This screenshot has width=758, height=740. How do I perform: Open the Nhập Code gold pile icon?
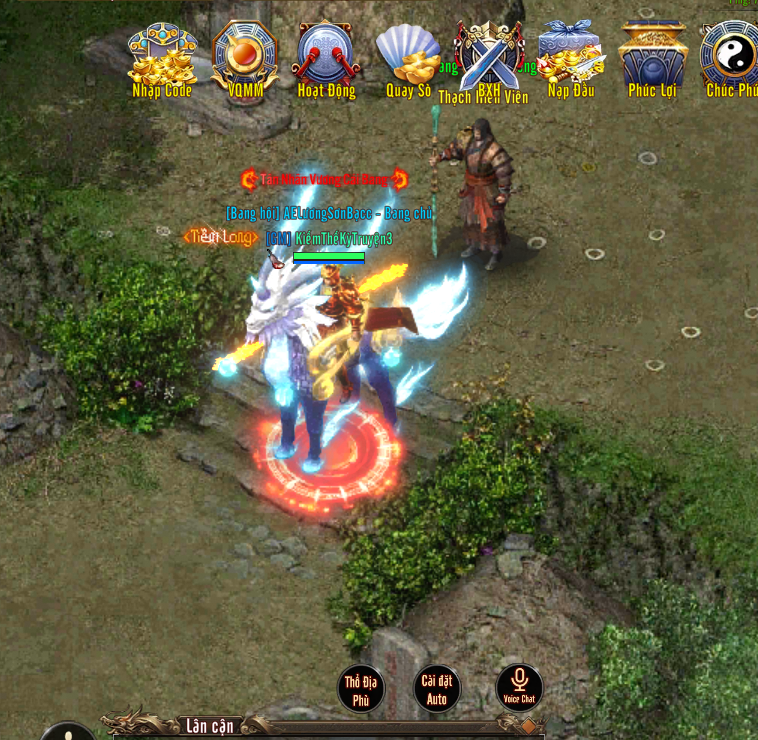(x=162, y=58)
